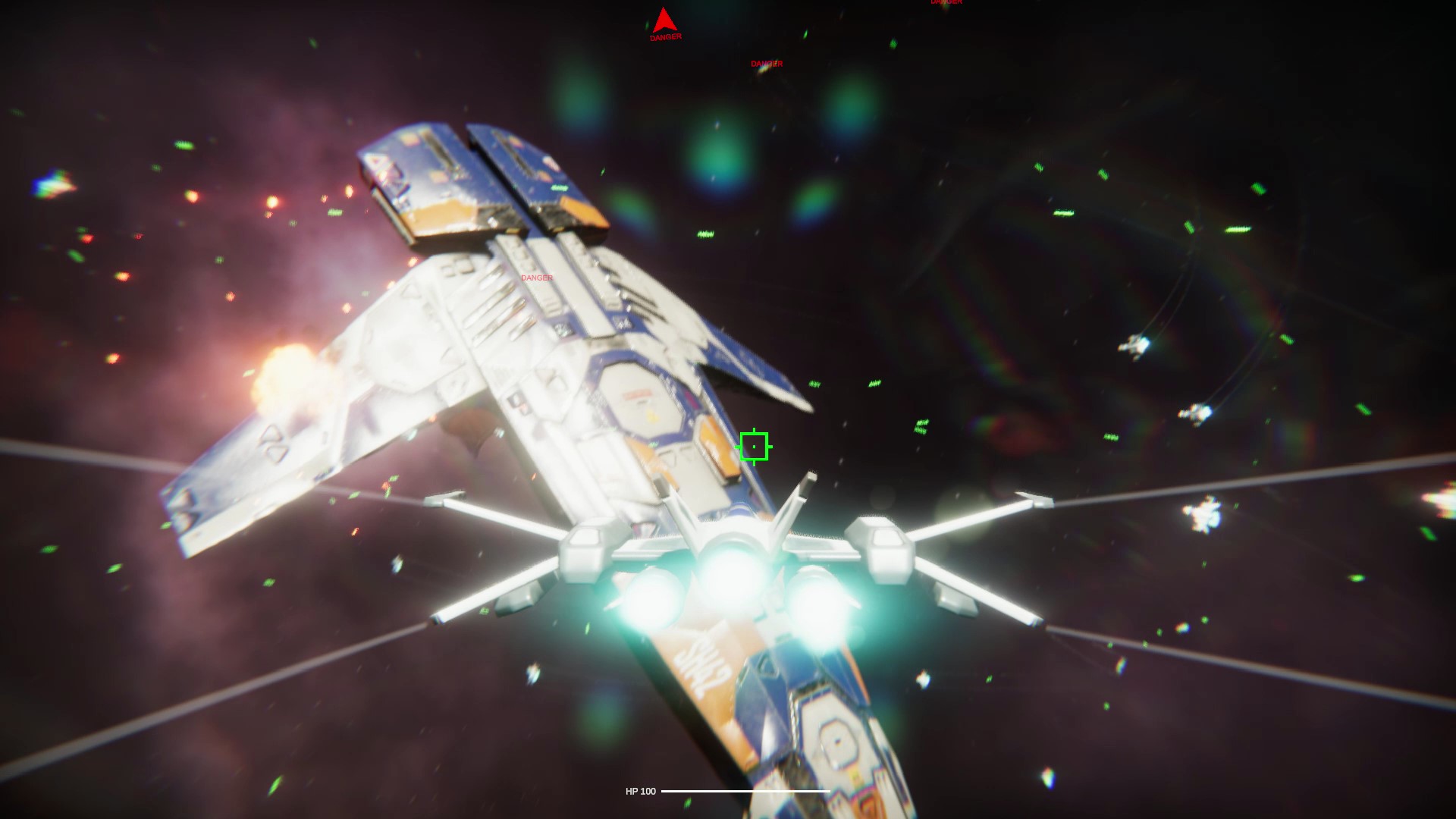Screen dimensions: 1456x819
Task: Click the DANGER warning label over the enemy ship
Action: (x=535, y=278)
